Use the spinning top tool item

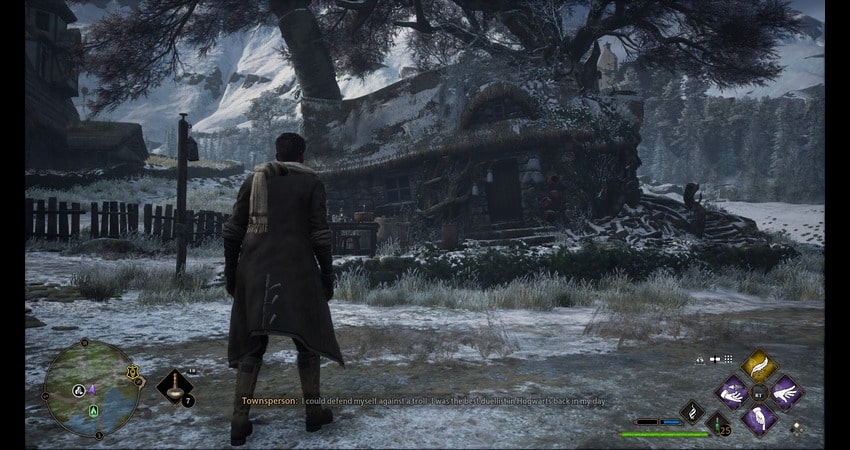tap(174, 386)
